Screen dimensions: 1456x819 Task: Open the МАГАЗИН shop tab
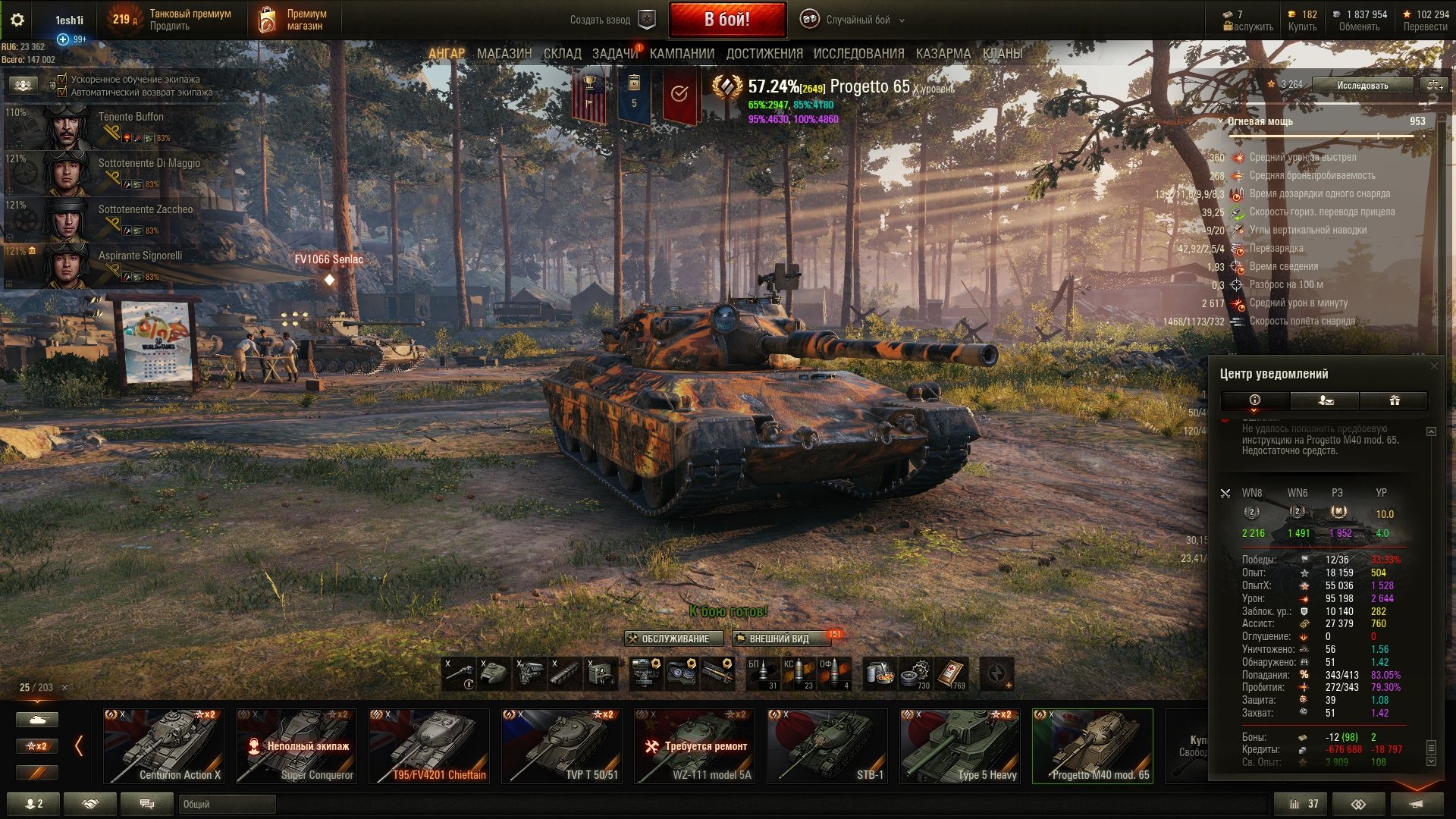pyautogui.click(x=504, y=54)
